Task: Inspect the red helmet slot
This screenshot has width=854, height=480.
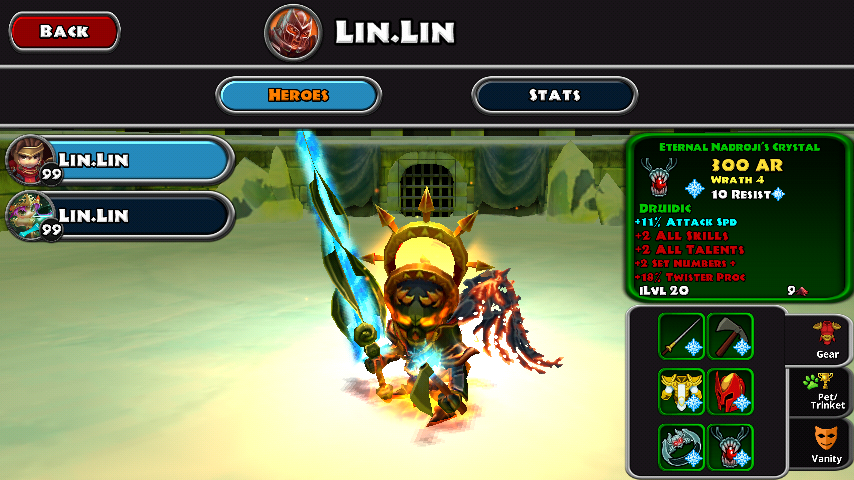Action: [730, 391]
